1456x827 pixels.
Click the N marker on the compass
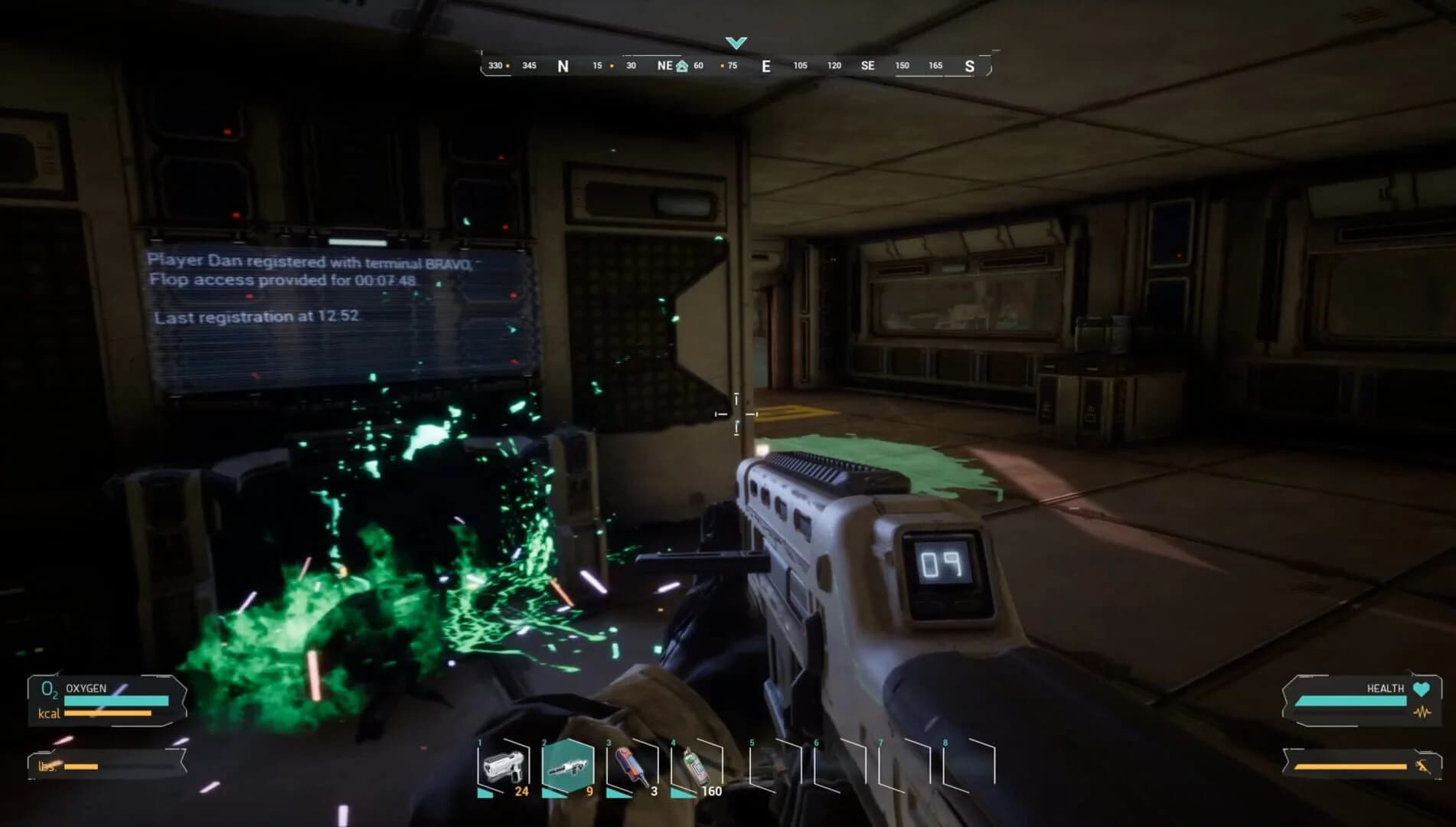click(562, 66)
